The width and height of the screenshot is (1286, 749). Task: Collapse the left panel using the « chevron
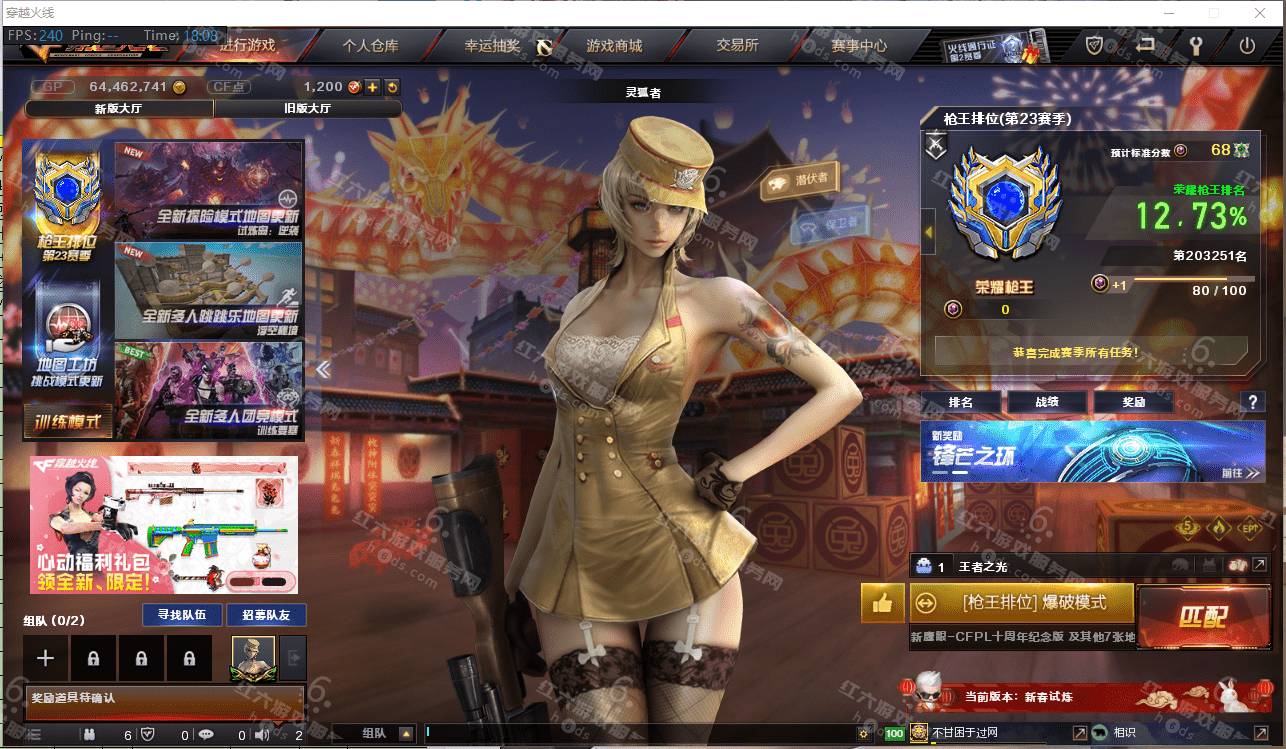click(323, 369)
